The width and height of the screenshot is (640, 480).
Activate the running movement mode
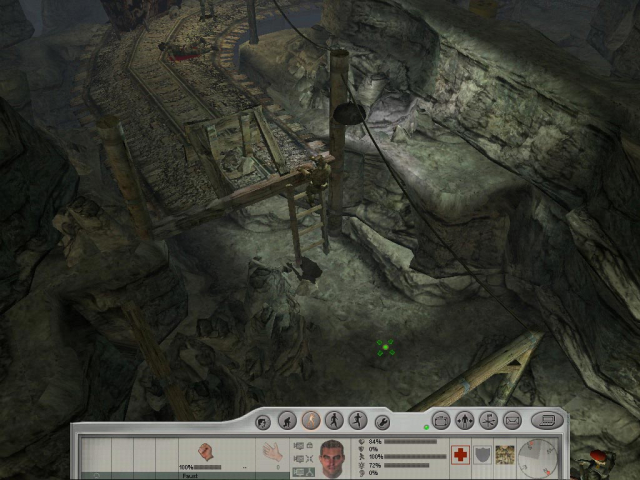pos(357,421)
